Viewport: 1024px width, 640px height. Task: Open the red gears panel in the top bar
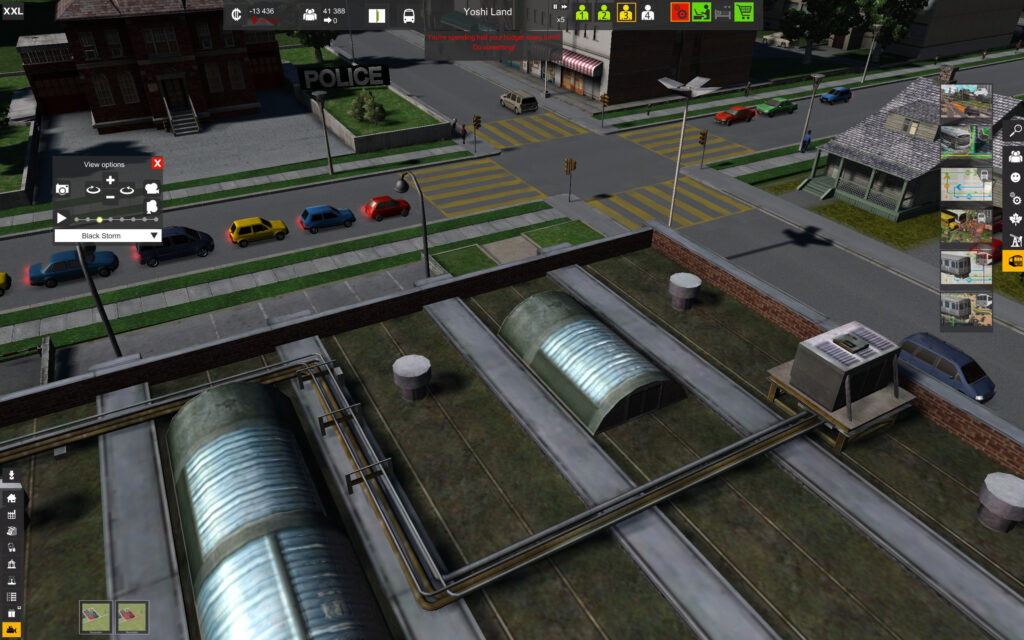pyautogui.click(x=680, y=12)
